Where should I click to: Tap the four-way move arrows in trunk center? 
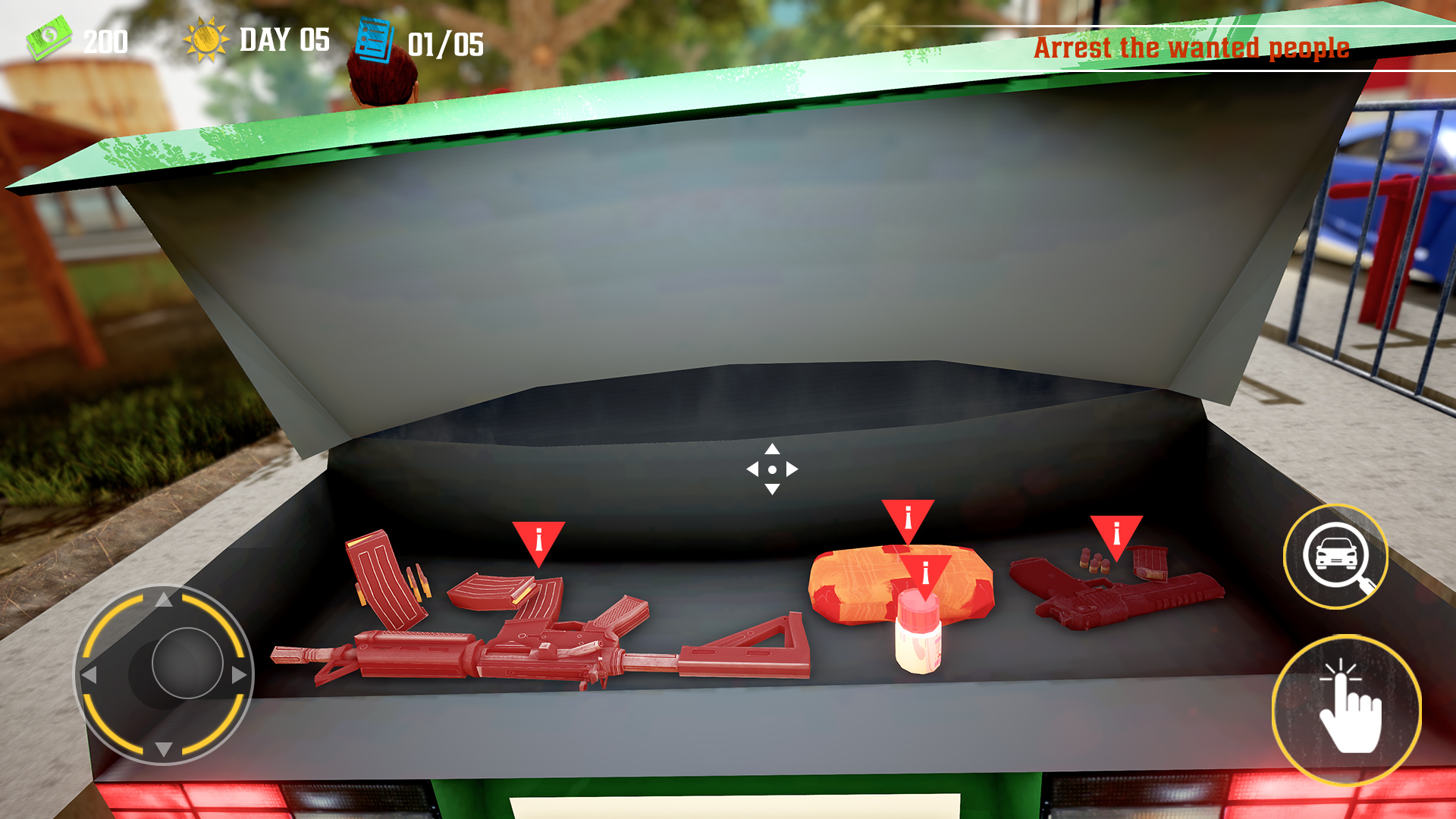pyautogui.click(x=773, y=470)
